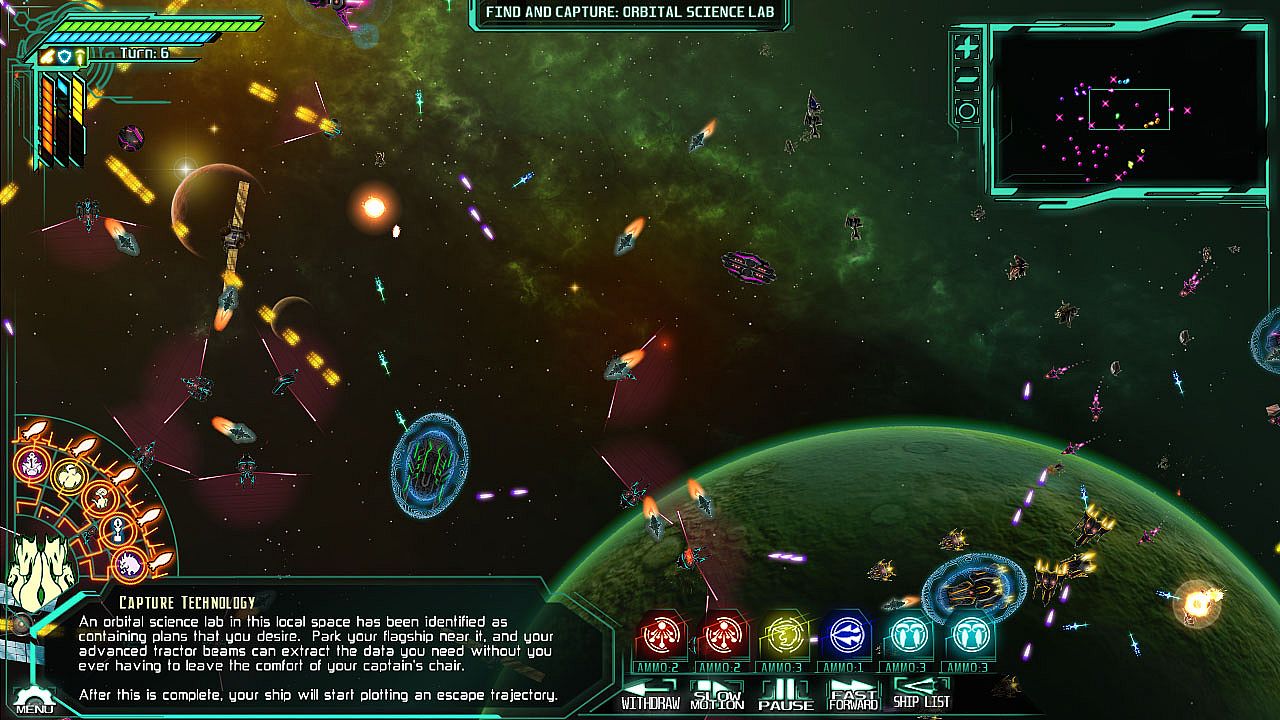1280x720 pixels.
Task: Activate the yellow swirl ability
Action: point(787,634)
